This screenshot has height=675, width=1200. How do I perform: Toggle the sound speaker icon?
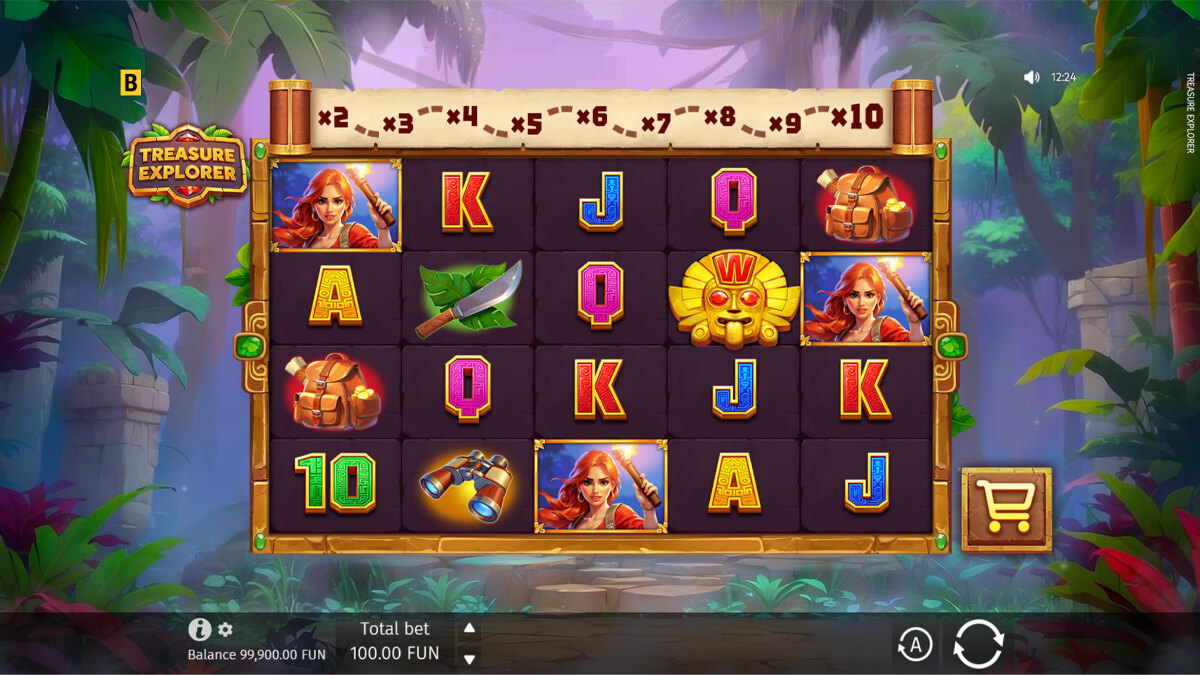tap(1031, 77)
